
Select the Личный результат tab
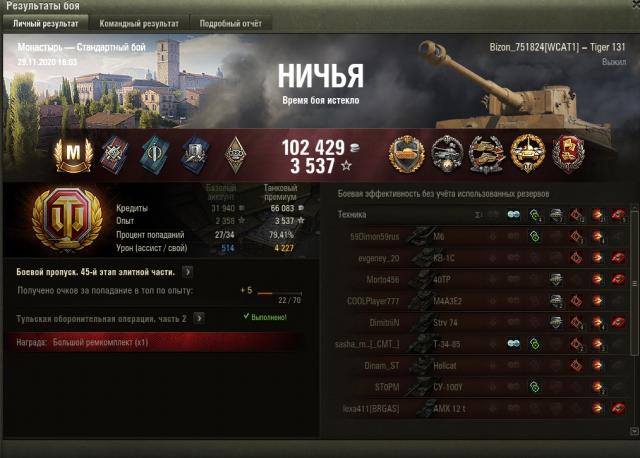(46, 22)
